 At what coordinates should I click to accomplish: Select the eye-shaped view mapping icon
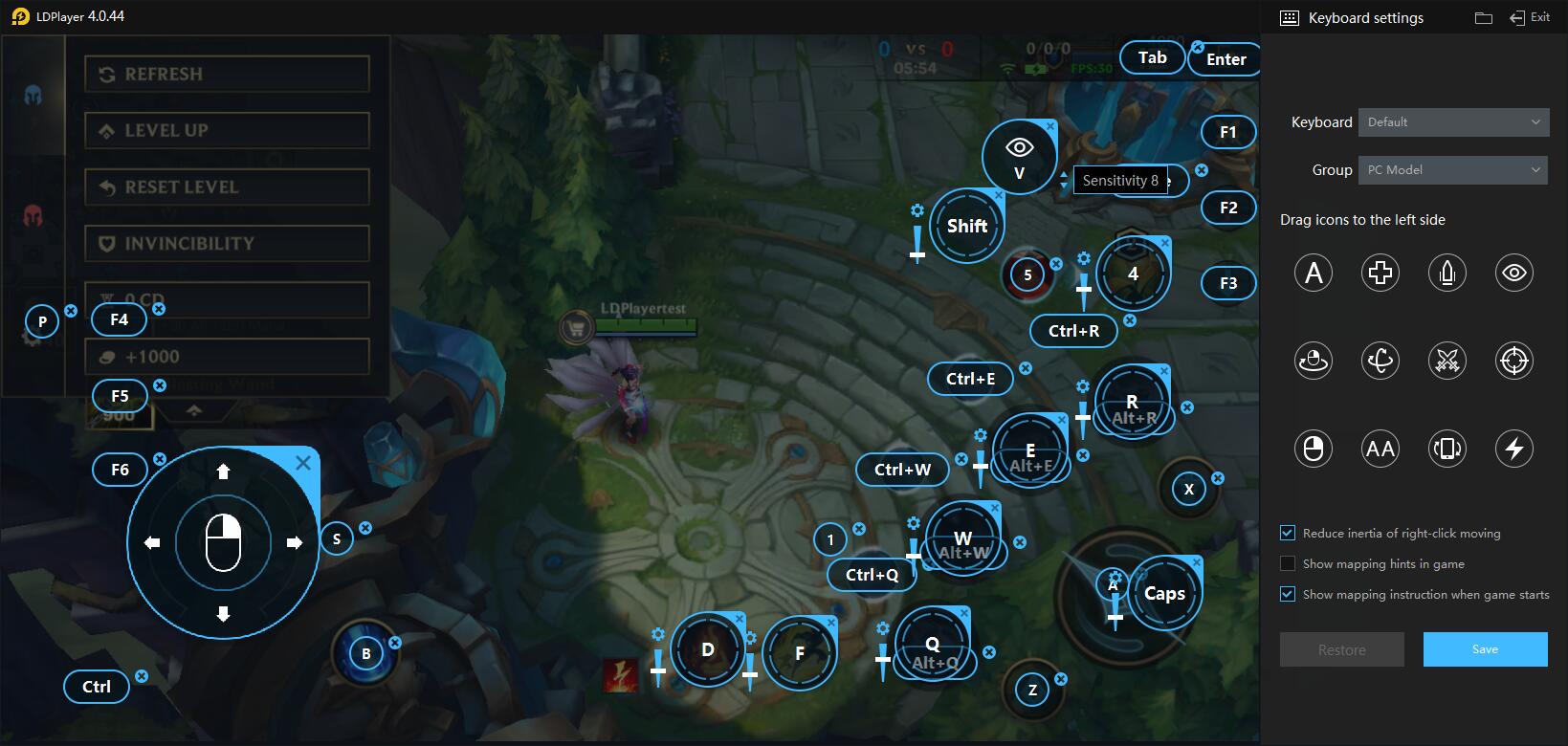click(x=1513, y=273)
